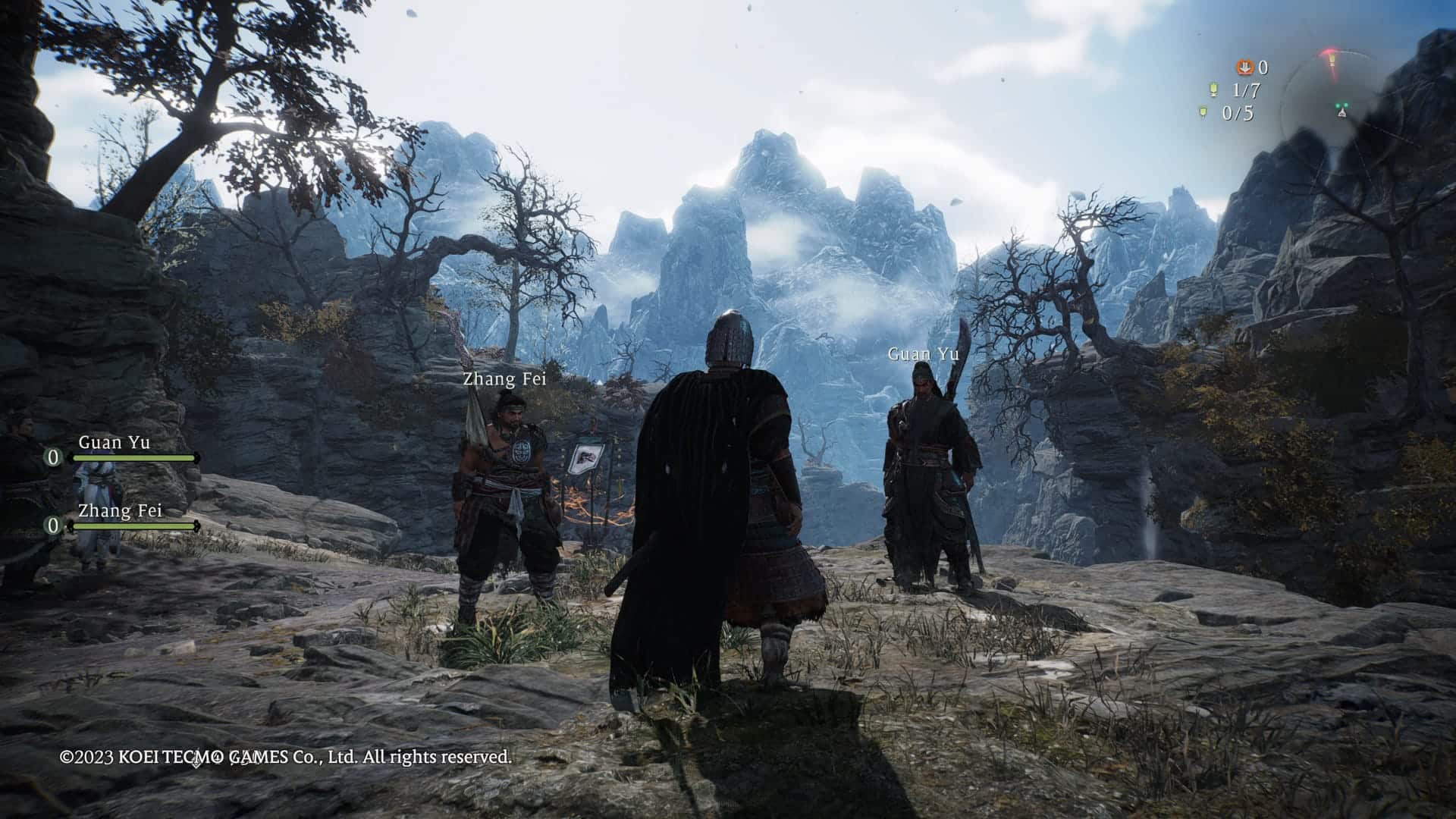Select the small marking flag counter icon
The width and height of the screenshot is (1456, 819).
[1203, 113]
